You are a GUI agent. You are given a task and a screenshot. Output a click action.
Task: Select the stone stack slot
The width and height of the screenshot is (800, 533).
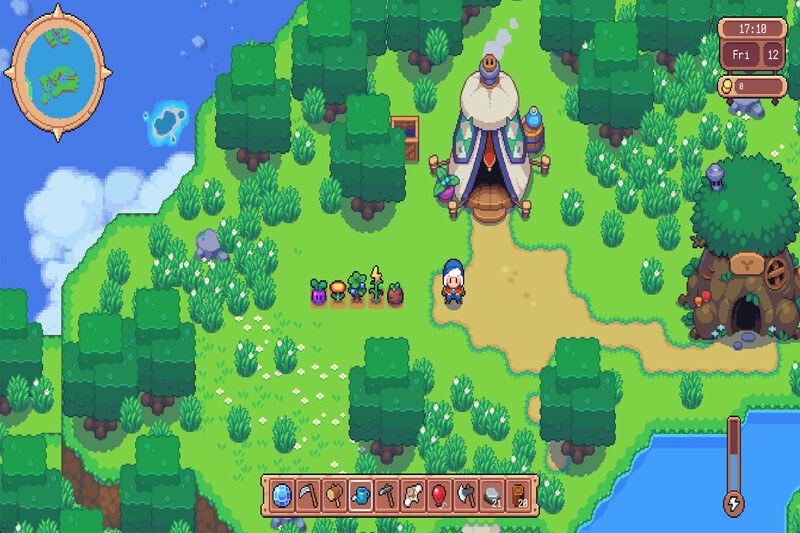tap(491, 494)
